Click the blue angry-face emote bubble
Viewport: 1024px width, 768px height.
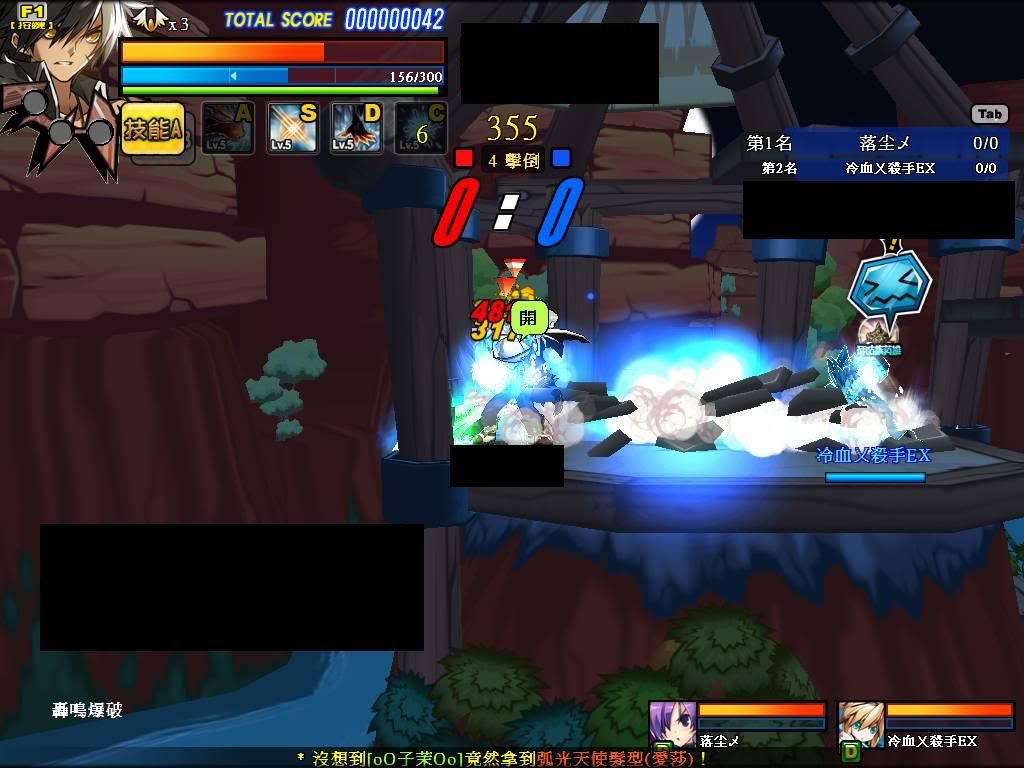click(x=889, y=284)
